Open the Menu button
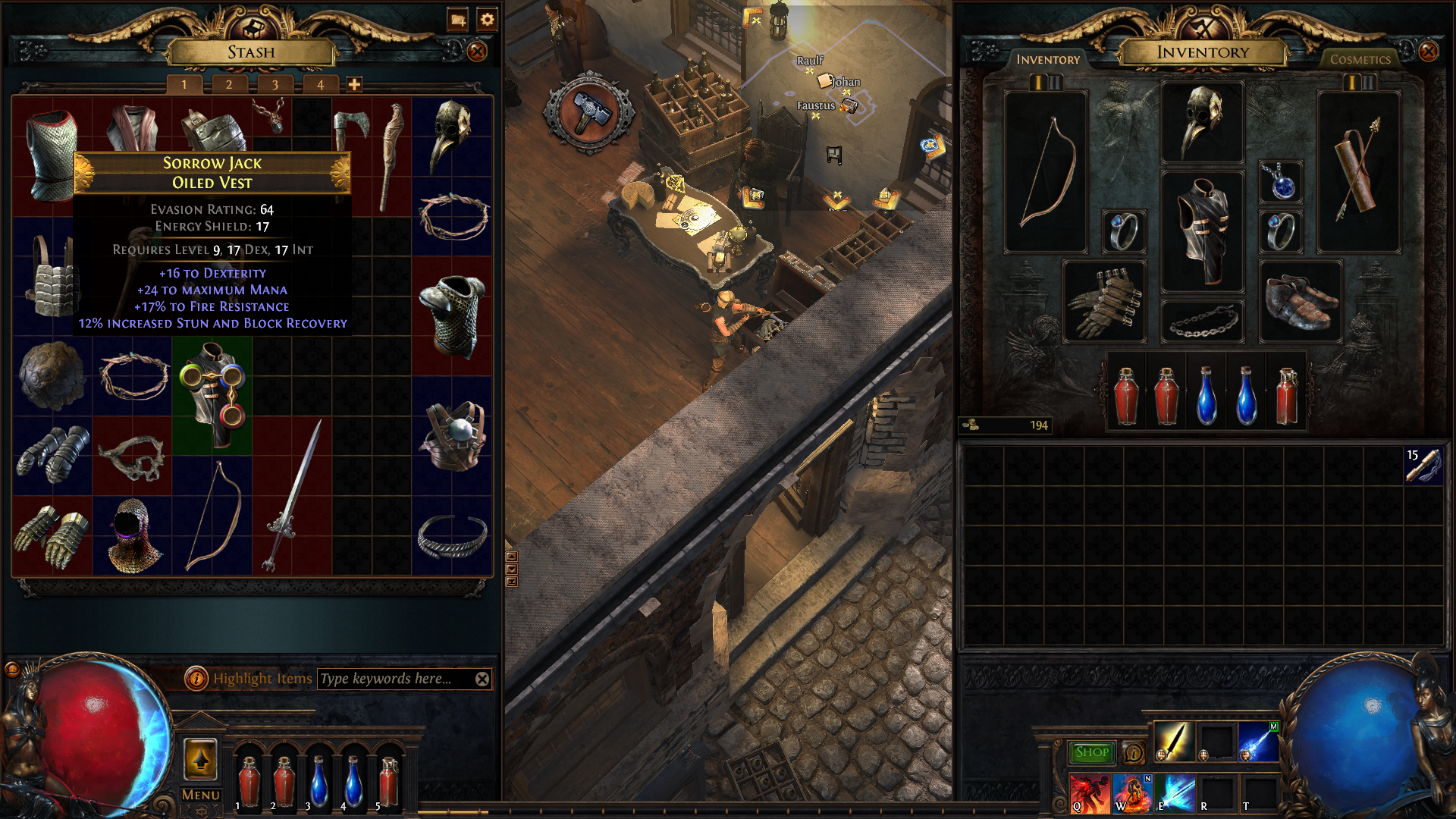 (x=200, y=795)
